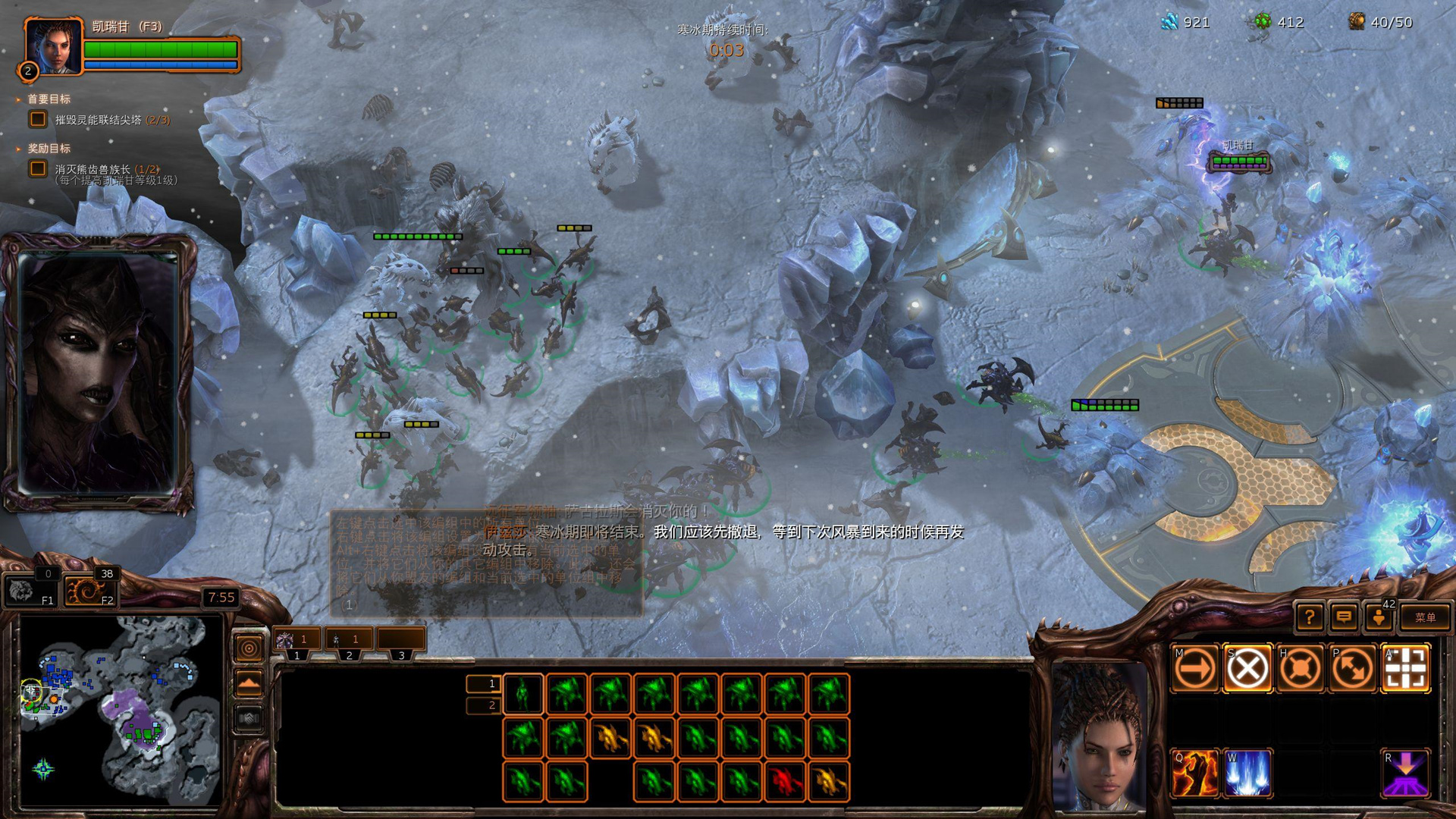1456x819 pixels.
Task: Activate the minimap ping signal button
Action: click(x=249, y=648)
